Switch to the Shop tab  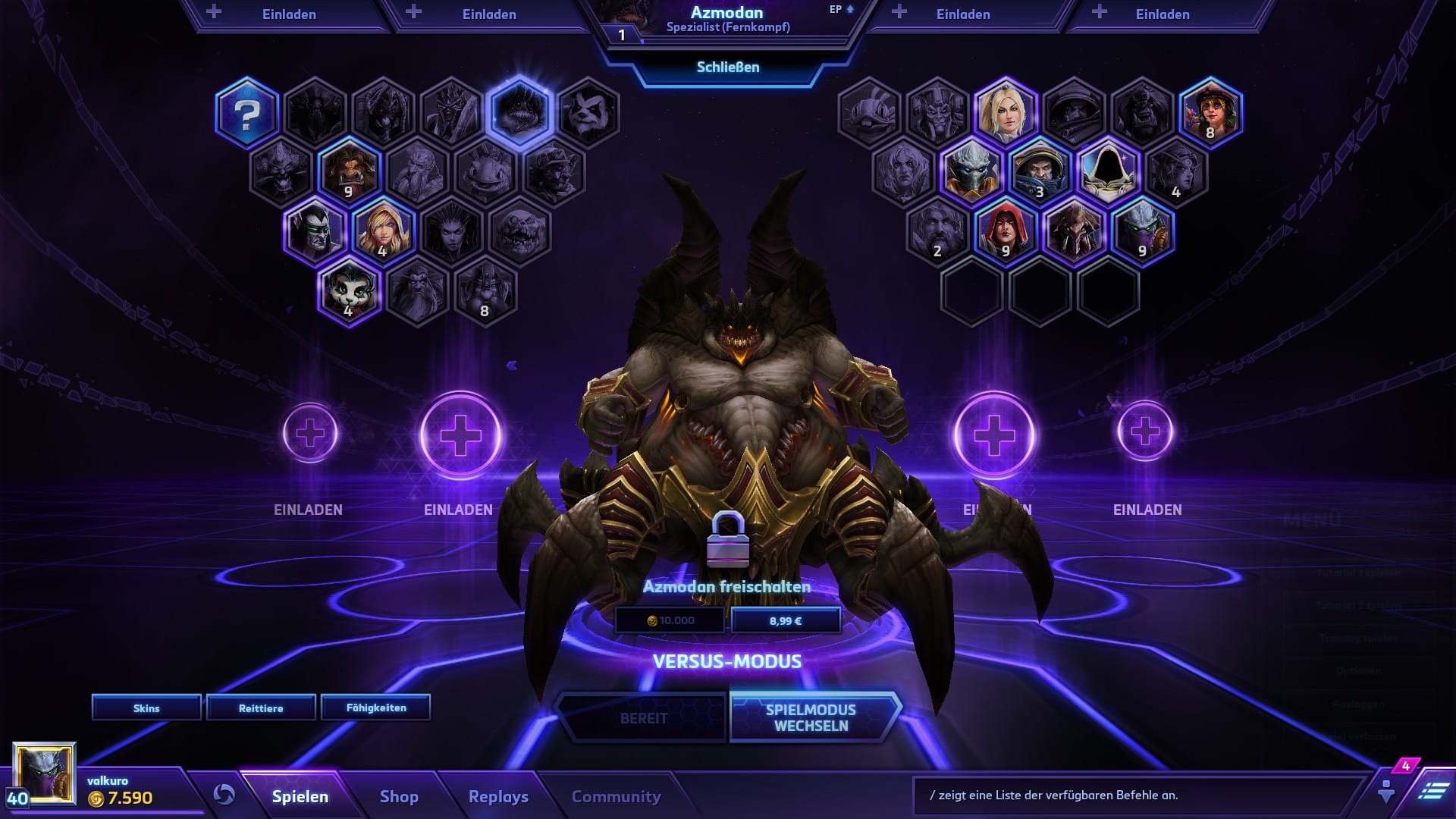399,796
